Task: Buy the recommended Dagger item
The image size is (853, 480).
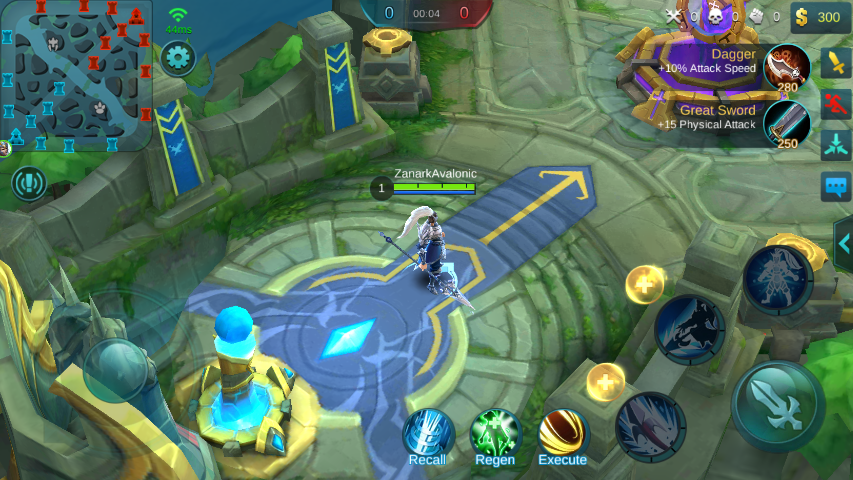Action: coord(786,68)
